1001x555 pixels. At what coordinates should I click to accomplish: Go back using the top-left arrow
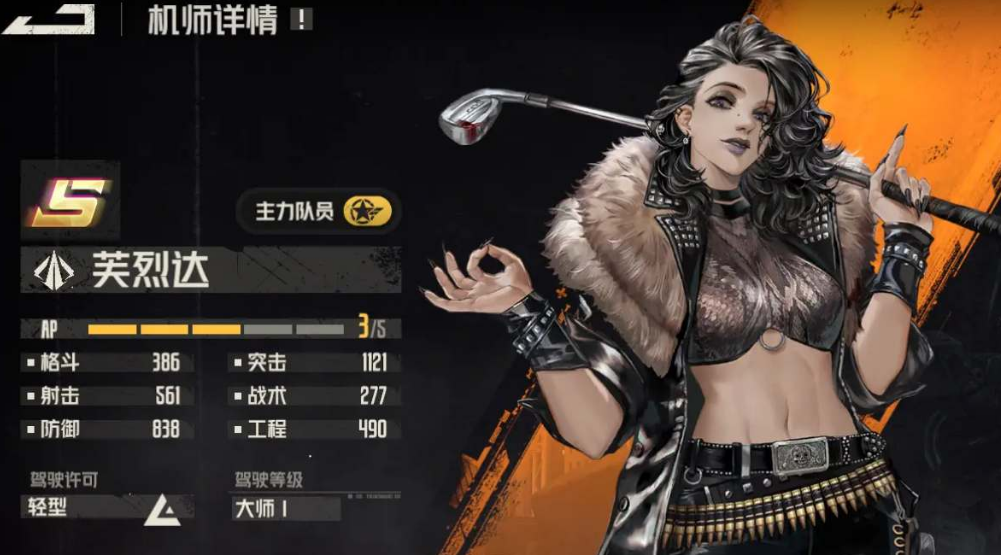pos(48,20)
